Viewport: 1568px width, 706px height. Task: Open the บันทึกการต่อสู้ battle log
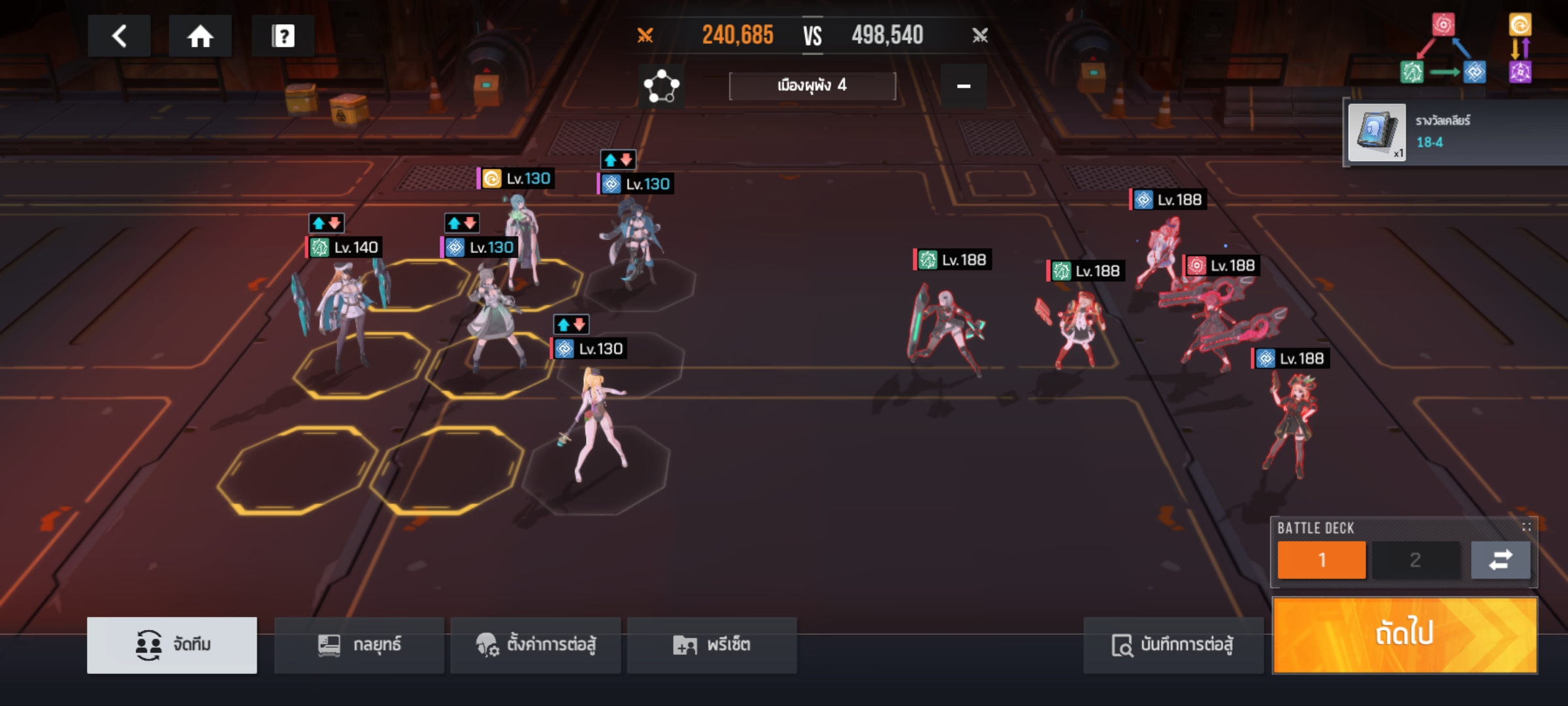tap(1173, 645)
